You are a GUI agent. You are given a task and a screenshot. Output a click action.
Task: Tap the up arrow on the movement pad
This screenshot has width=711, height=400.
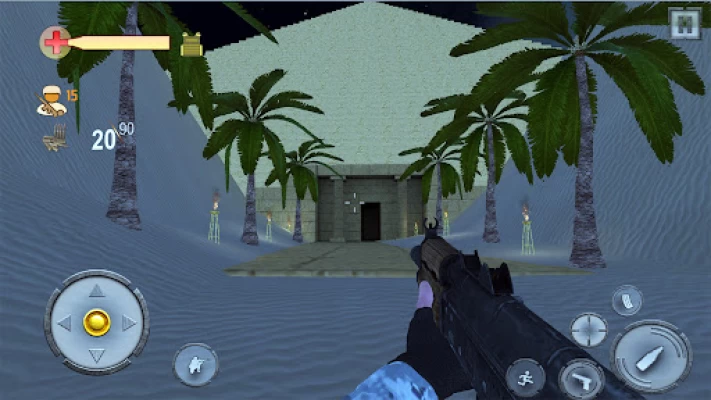[96, 291]
